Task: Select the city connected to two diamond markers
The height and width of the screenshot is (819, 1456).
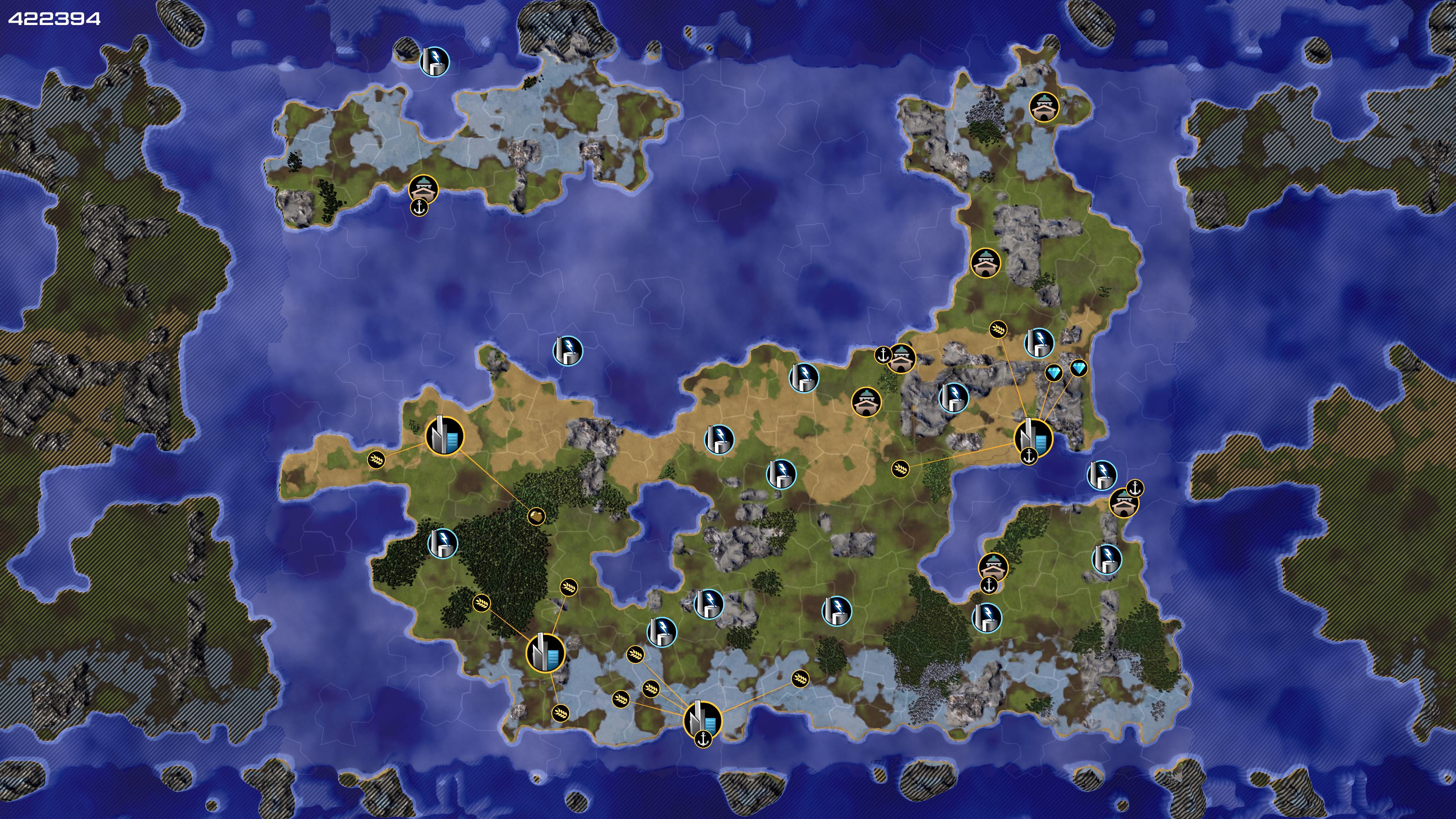Action: [1033, 438]
